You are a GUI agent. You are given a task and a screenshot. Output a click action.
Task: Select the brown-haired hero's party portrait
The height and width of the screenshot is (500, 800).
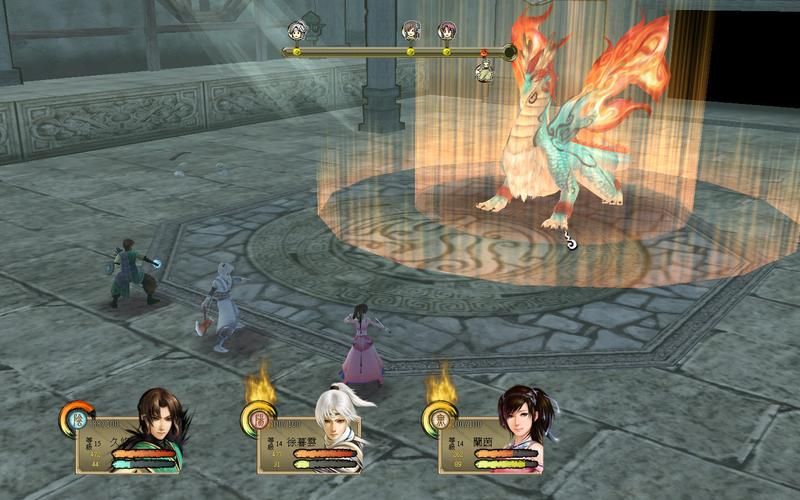coord(155,425)
